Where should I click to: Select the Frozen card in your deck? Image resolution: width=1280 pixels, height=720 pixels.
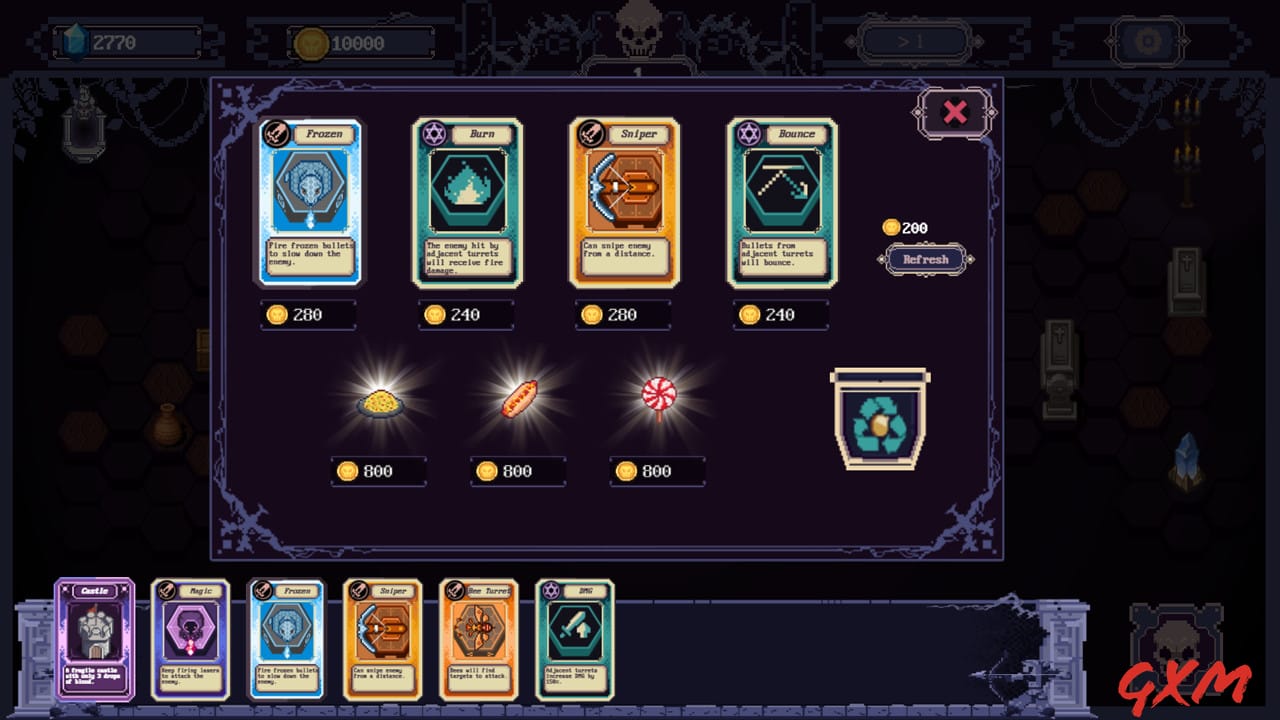pyautogui.click(x=288, y=640)
